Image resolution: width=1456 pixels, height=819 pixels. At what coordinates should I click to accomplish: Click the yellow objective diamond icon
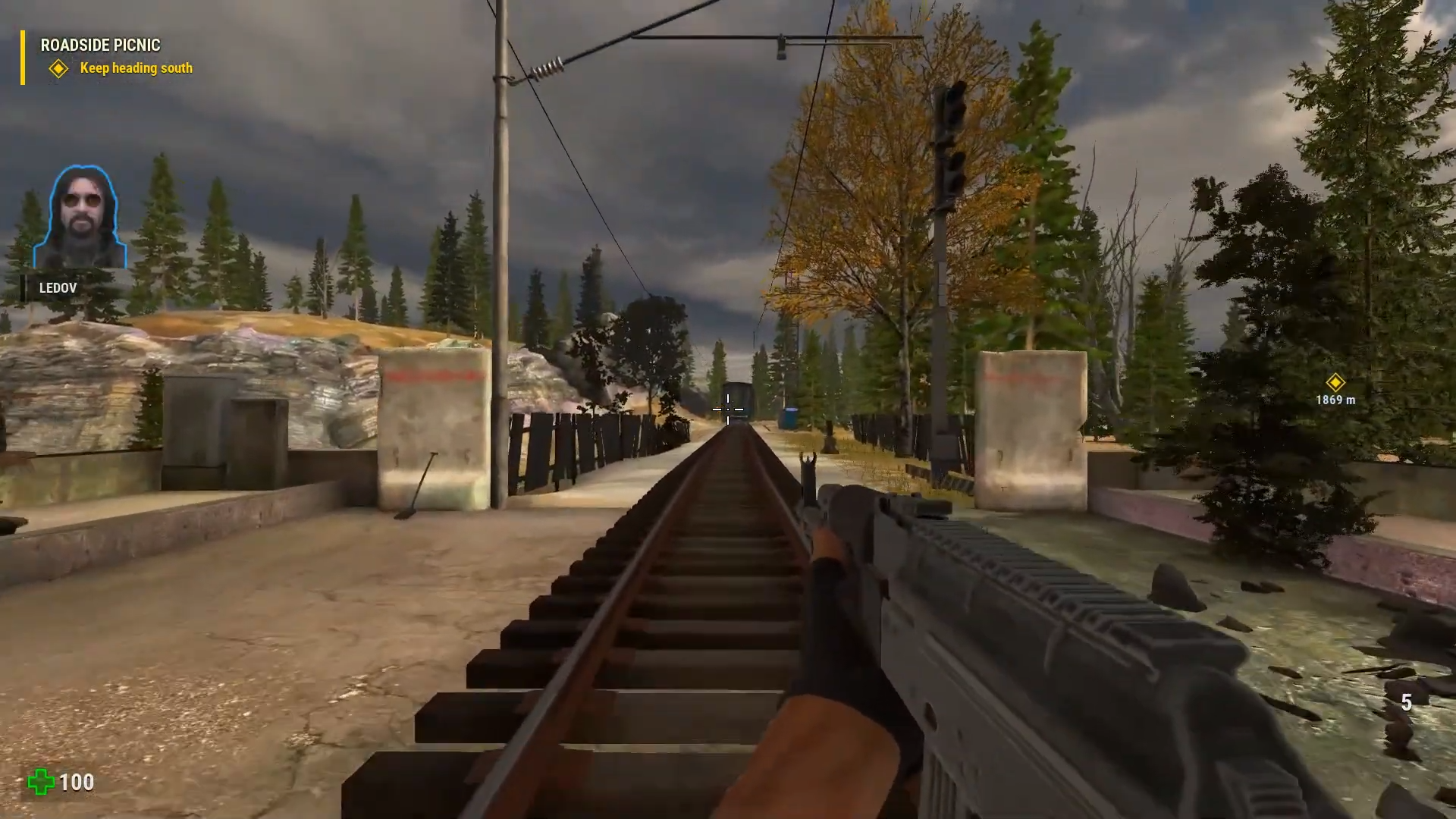(x=58, y=69)
